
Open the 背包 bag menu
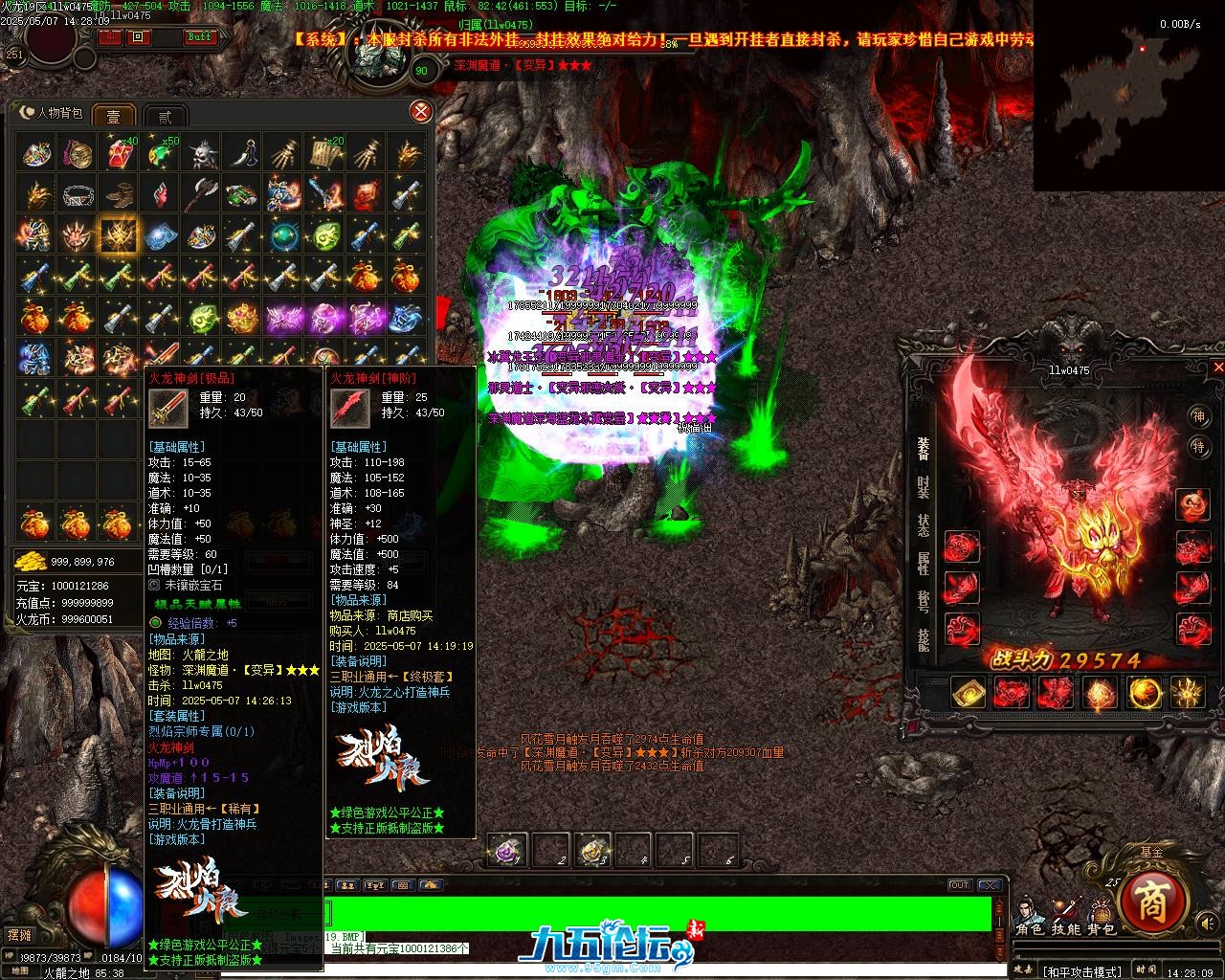click(x=1102, y=928)
